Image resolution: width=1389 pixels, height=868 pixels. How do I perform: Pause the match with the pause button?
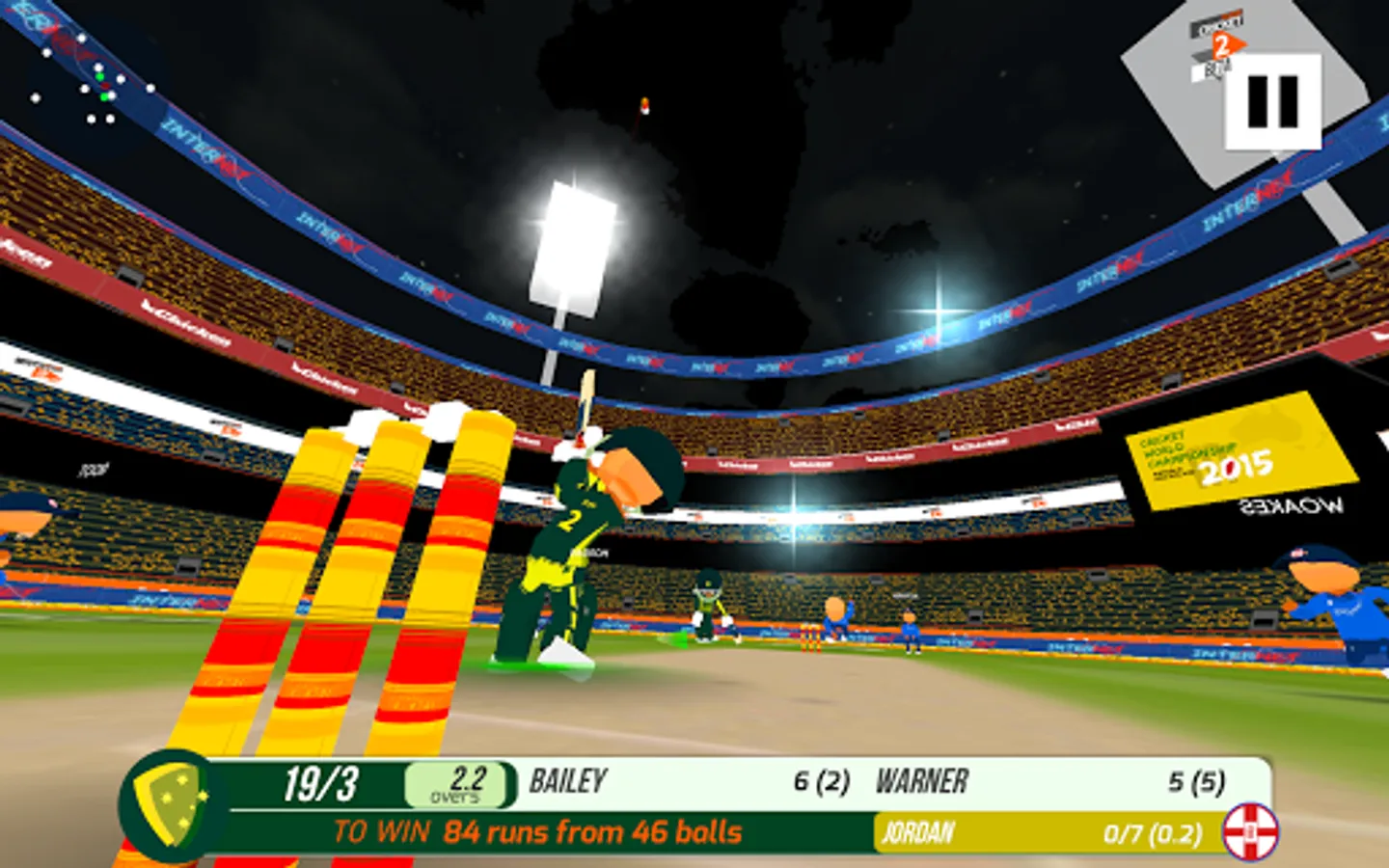click(1272, 101)
